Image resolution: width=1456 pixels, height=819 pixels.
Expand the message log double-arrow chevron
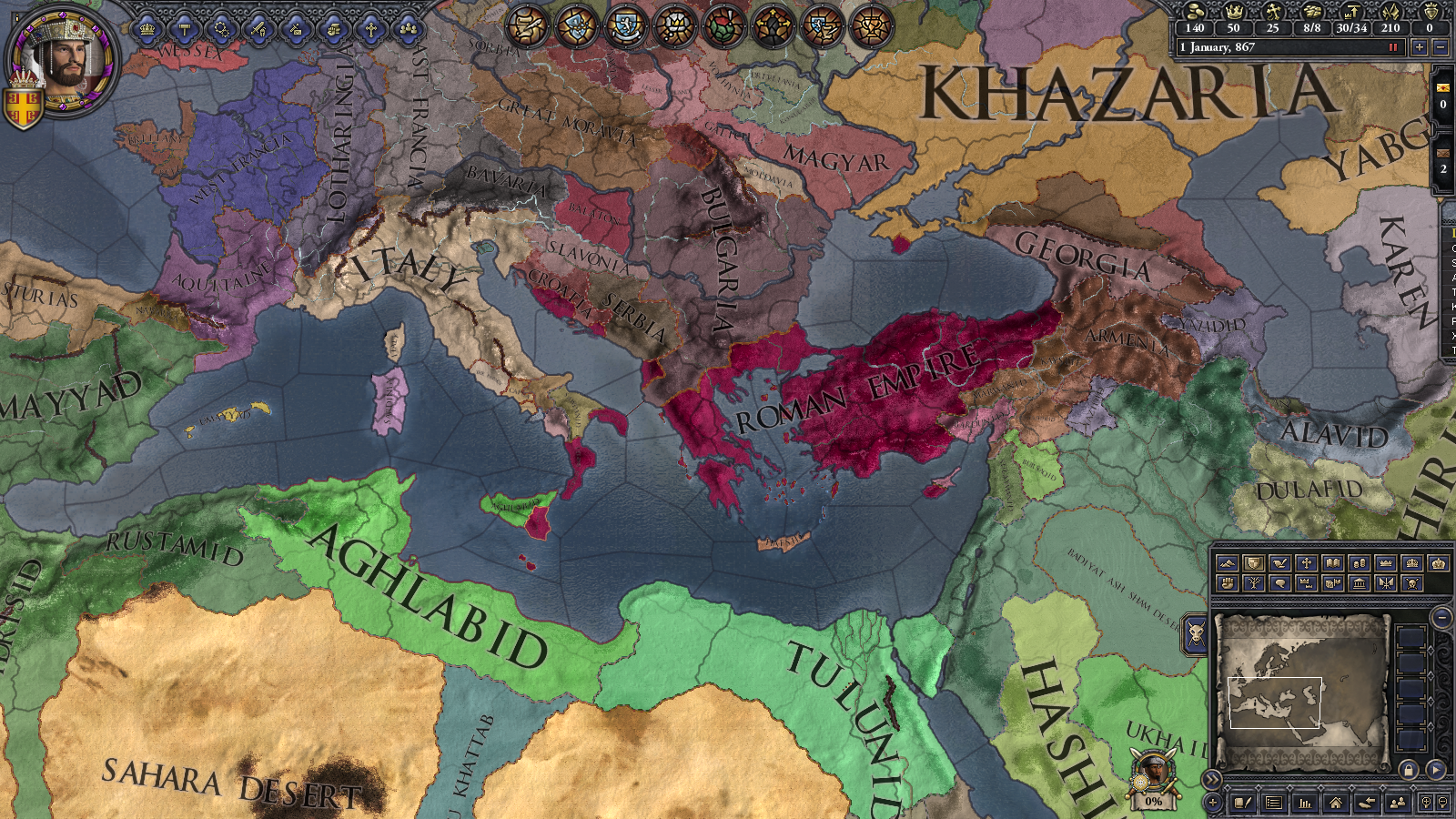pyautogui.click(x=1211, y=778)
